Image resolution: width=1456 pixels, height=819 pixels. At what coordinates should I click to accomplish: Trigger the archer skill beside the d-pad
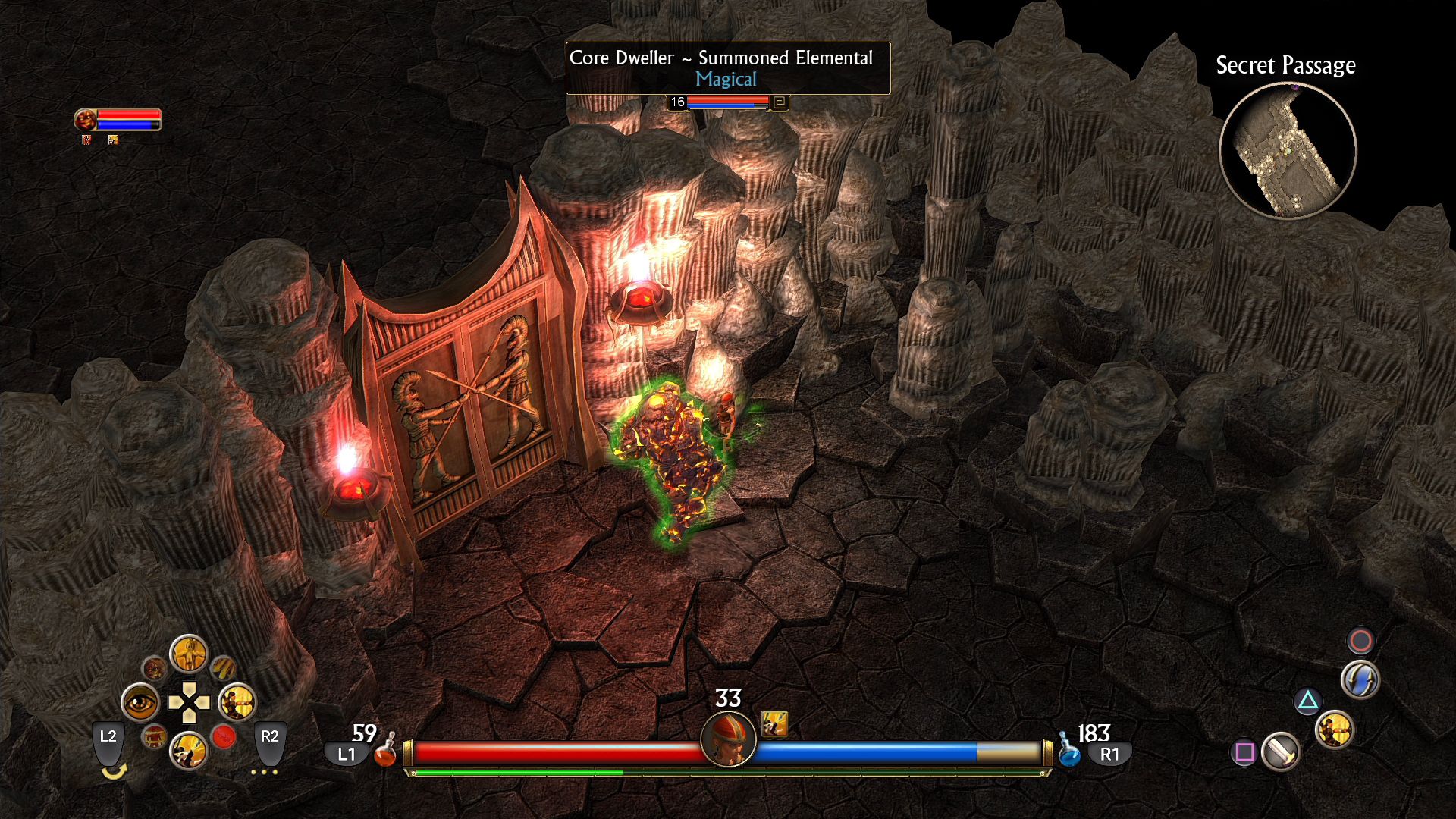[237, 703]
